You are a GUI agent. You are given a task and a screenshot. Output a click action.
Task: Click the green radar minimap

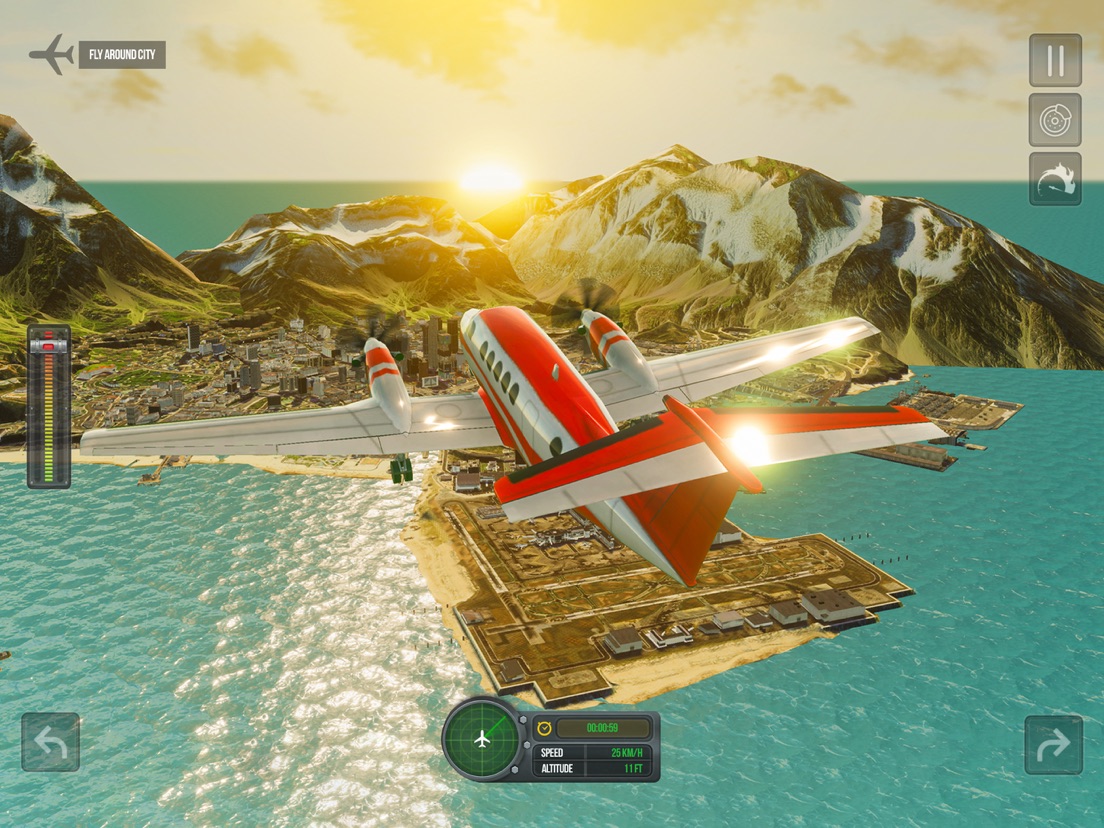point(483,739)
